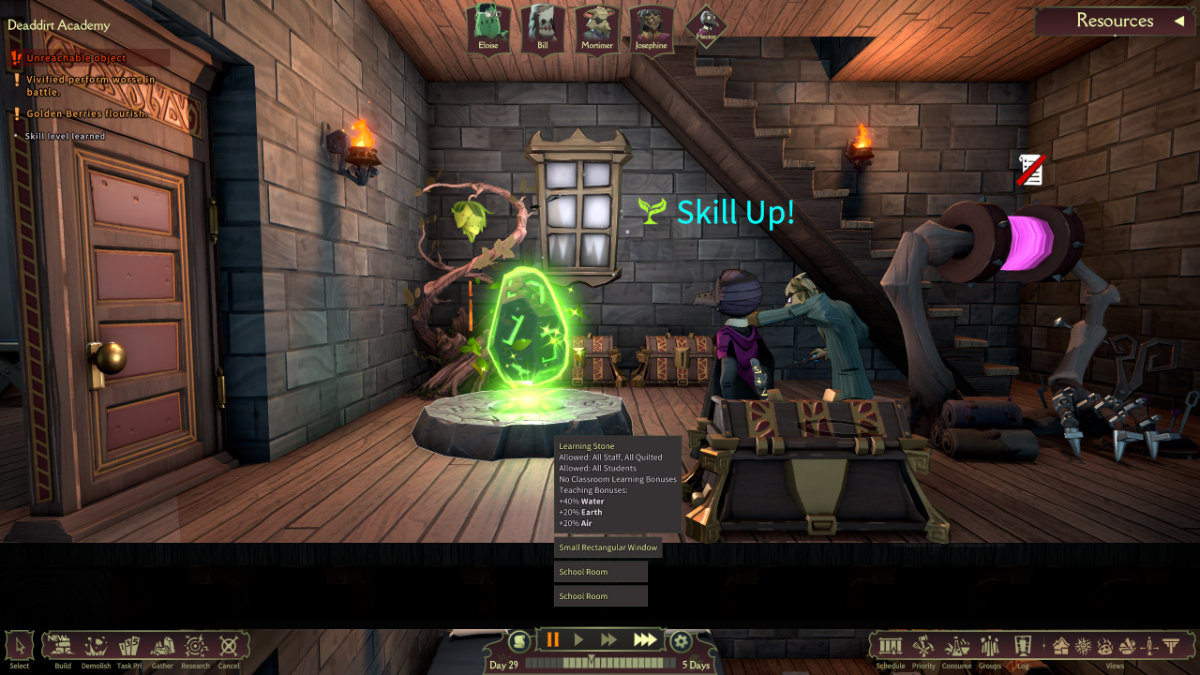Activate the Demolish tool
The image size is (1200, 675).
(97, 647)
